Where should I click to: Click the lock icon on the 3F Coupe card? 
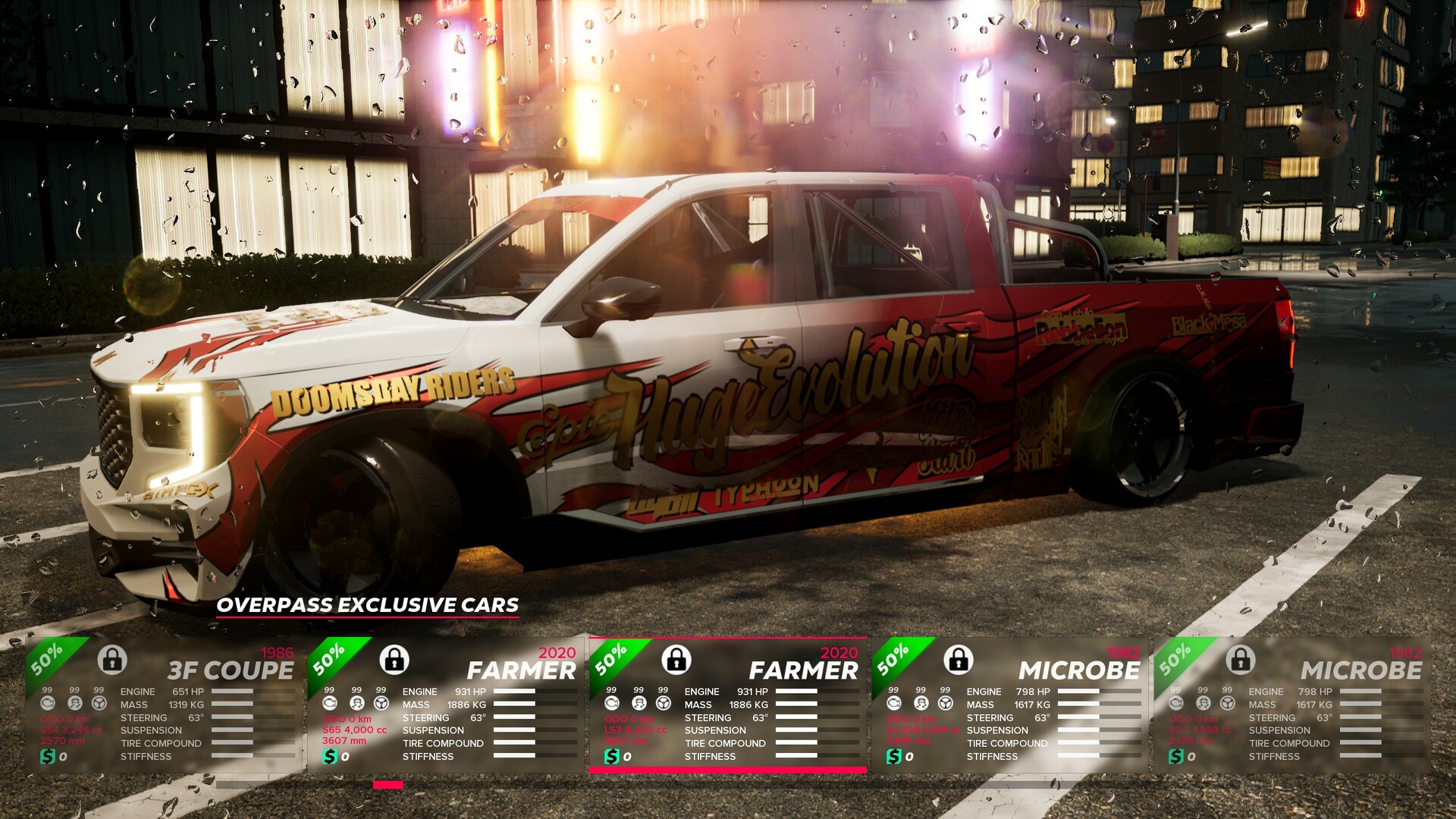click(x=111, y=663)
